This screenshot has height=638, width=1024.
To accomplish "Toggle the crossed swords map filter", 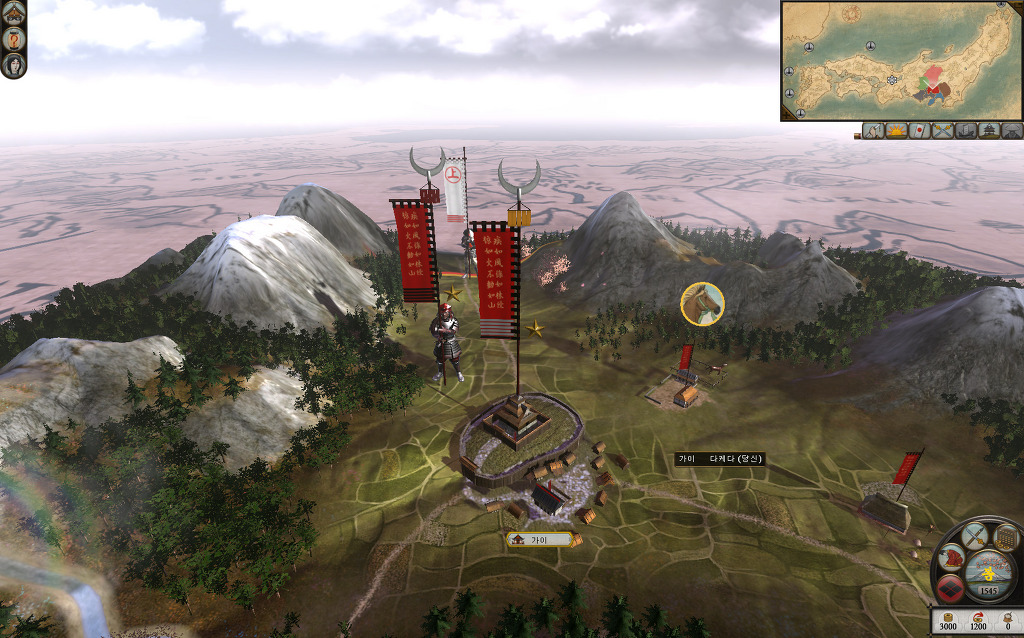I will (x=942, y=131).
